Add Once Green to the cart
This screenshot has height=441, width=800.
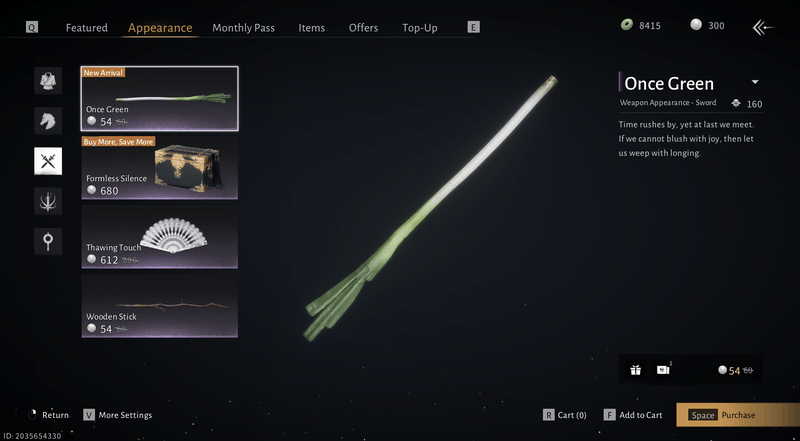click(633, 415)
